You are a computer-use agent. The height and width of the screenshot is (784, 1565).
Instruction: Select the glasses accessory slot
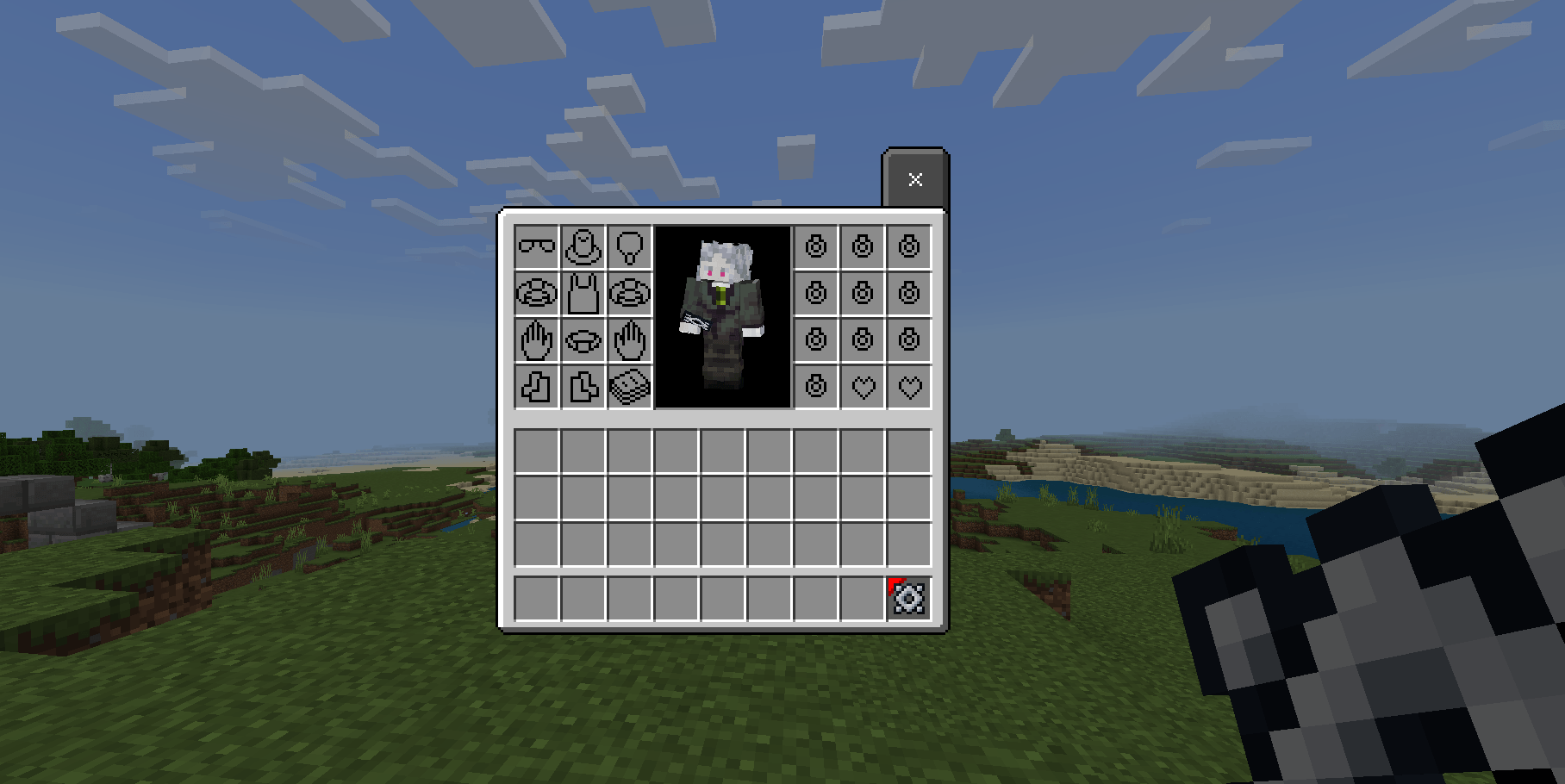coord(536,246)
